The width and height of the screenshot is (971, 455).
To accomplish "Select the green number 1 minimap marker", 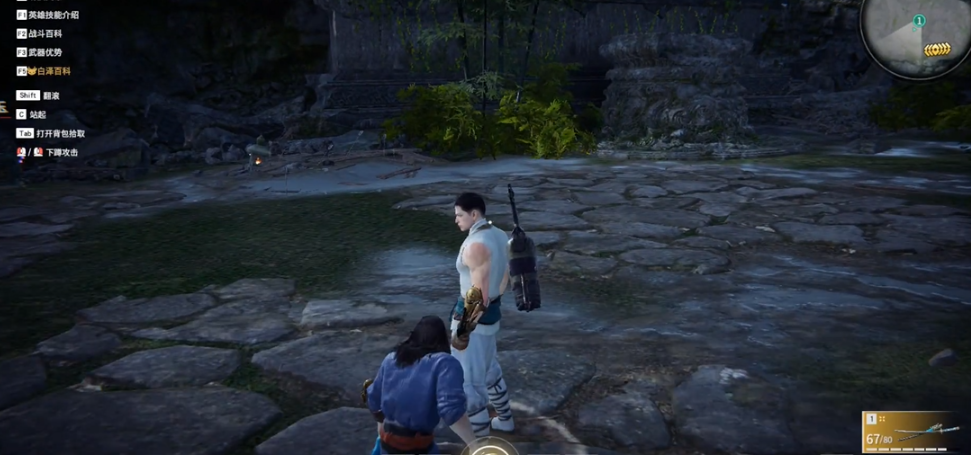I will pos(919,21).
